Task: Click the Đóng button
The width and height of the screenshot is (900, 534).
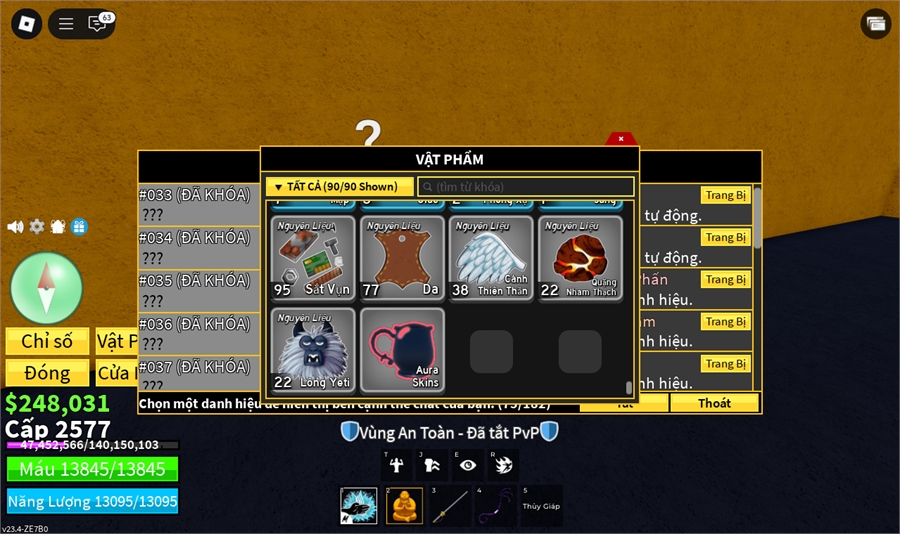Action: [47, 373]
